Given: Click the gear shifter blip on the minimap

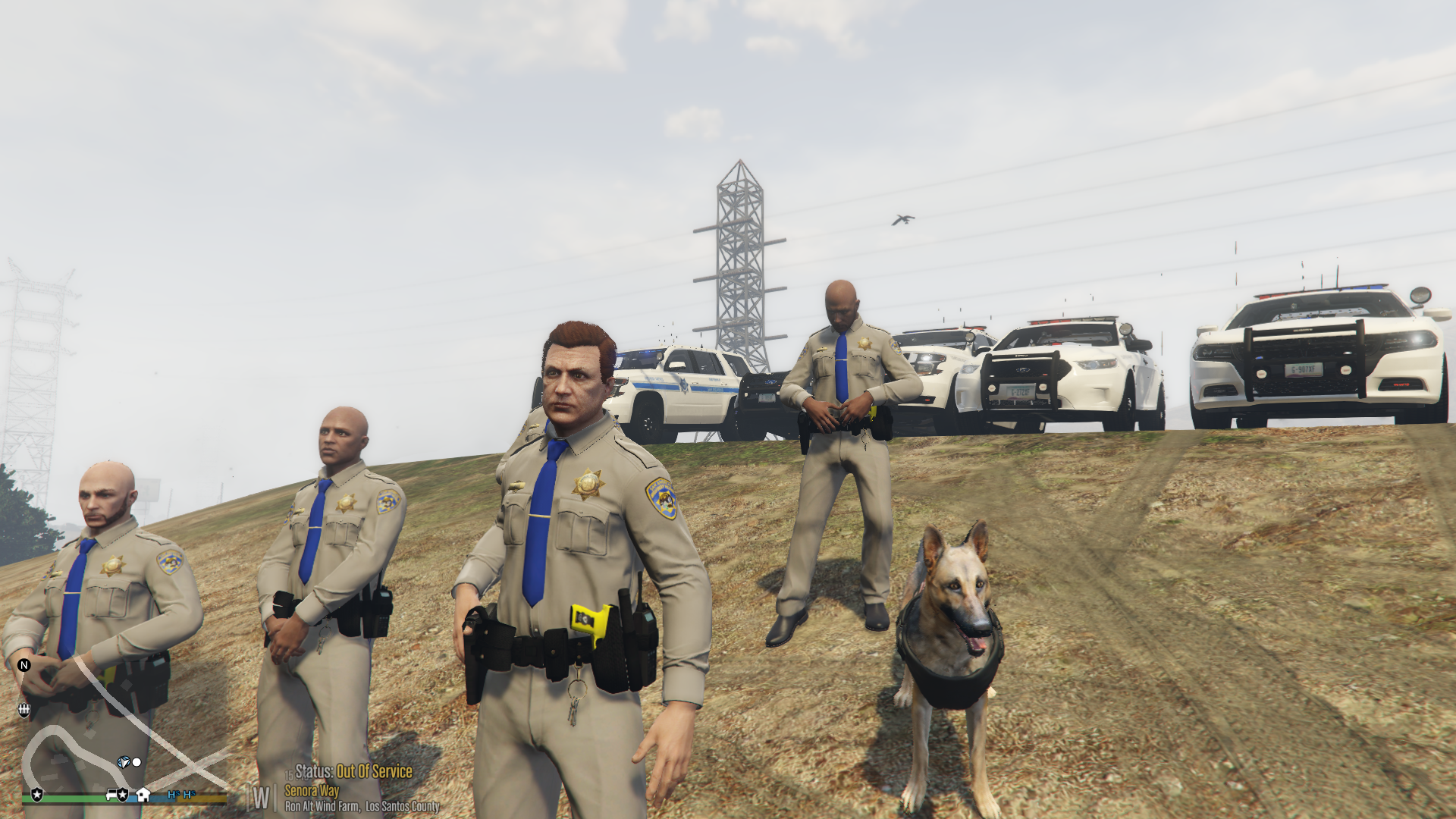Looking at the screenshot, I should pos(24,710).
